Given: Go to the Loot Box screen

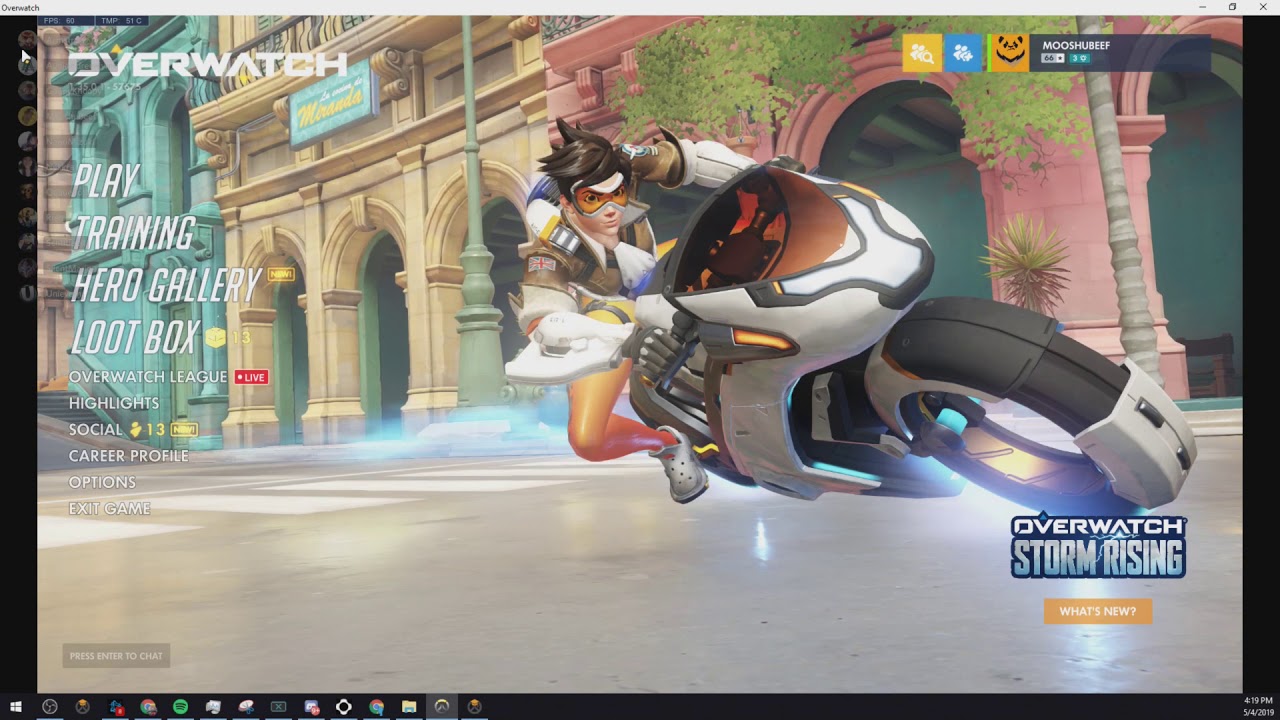Looking at the screenshot, I should point(135,338).
